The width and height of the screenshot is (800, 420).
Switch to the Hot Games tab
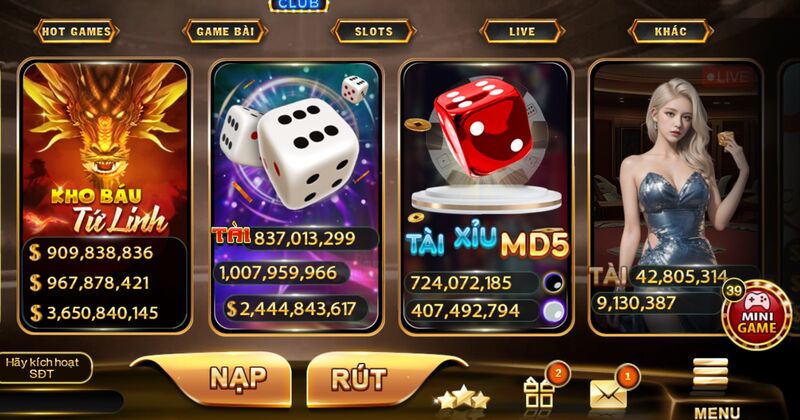click(77, 32)
